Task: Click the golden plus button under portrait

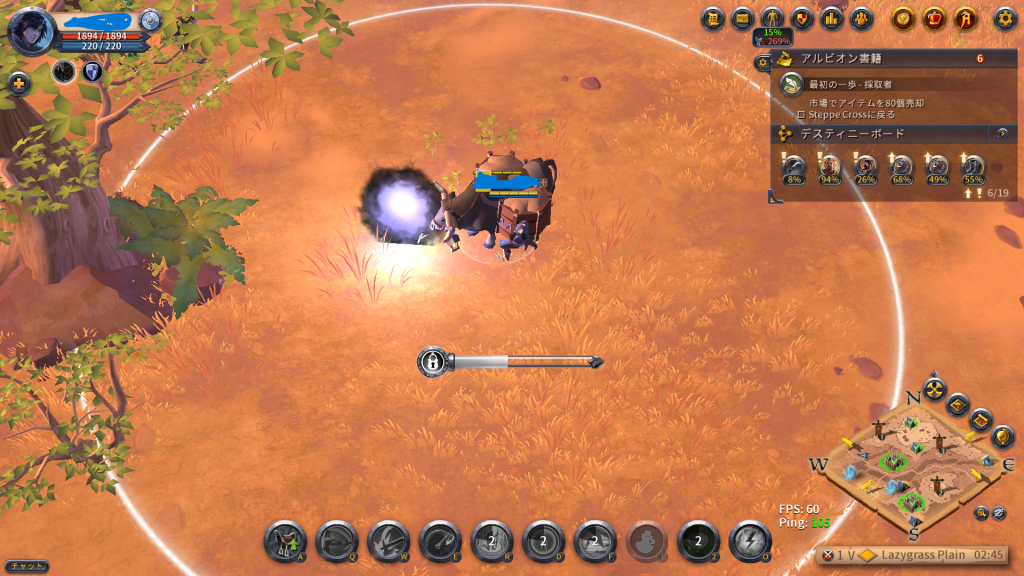Action: [18, 84]
